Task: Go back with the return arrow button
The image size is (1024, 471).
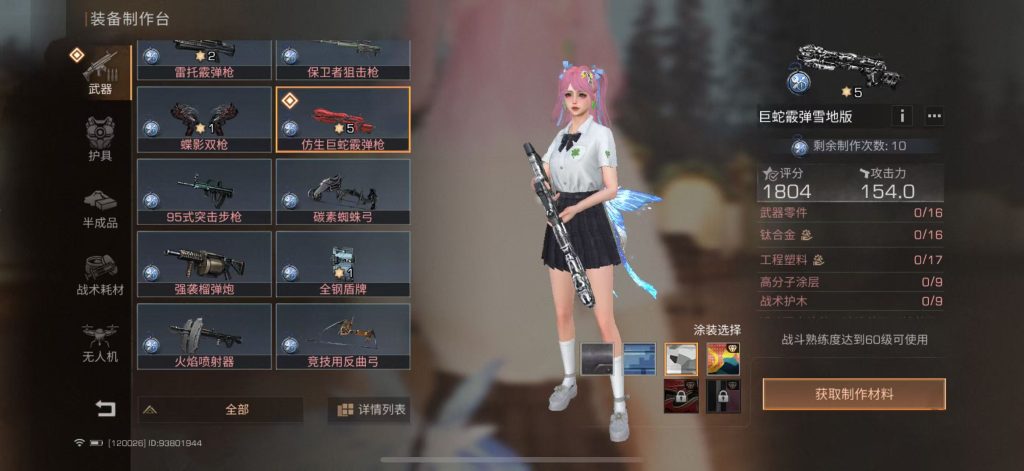Action: click(x=105, y=408)
